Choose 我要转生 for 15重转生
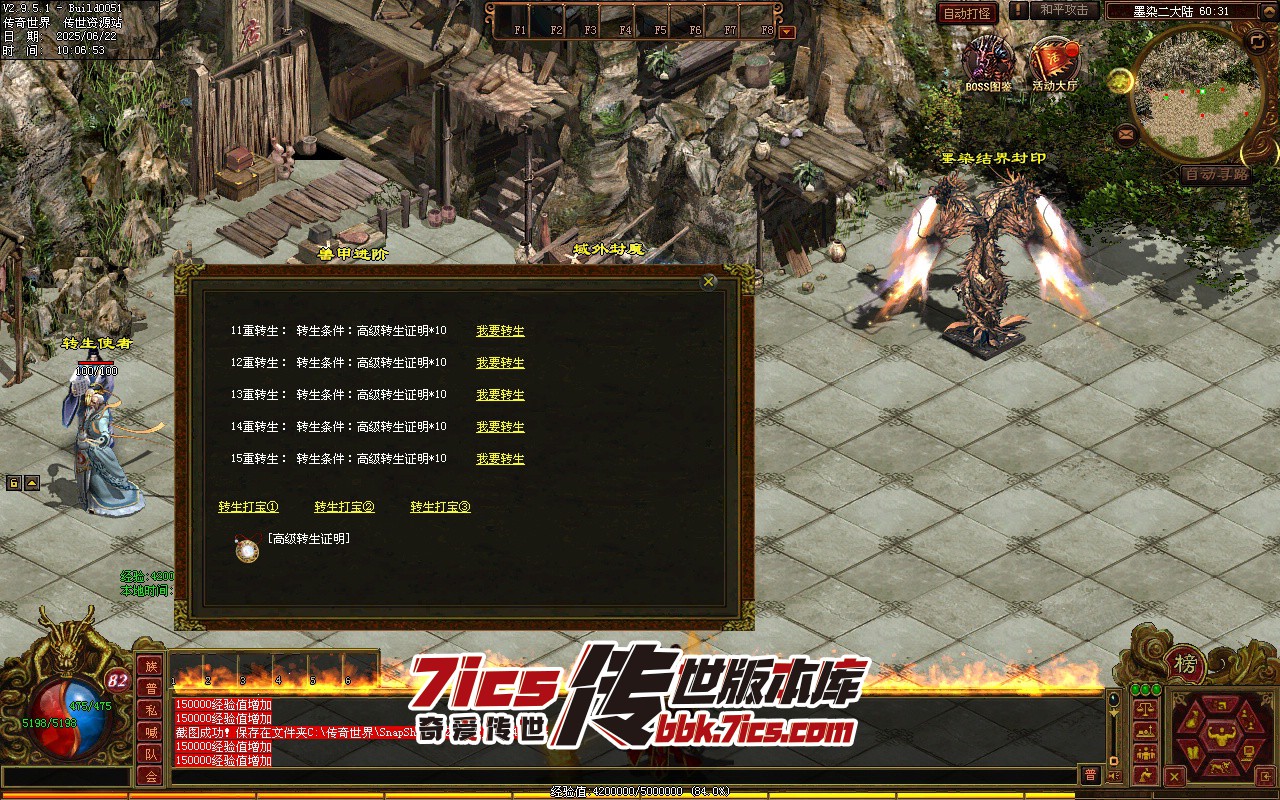Viewport: 1280px width, 800px height. (x=500, y=459)
